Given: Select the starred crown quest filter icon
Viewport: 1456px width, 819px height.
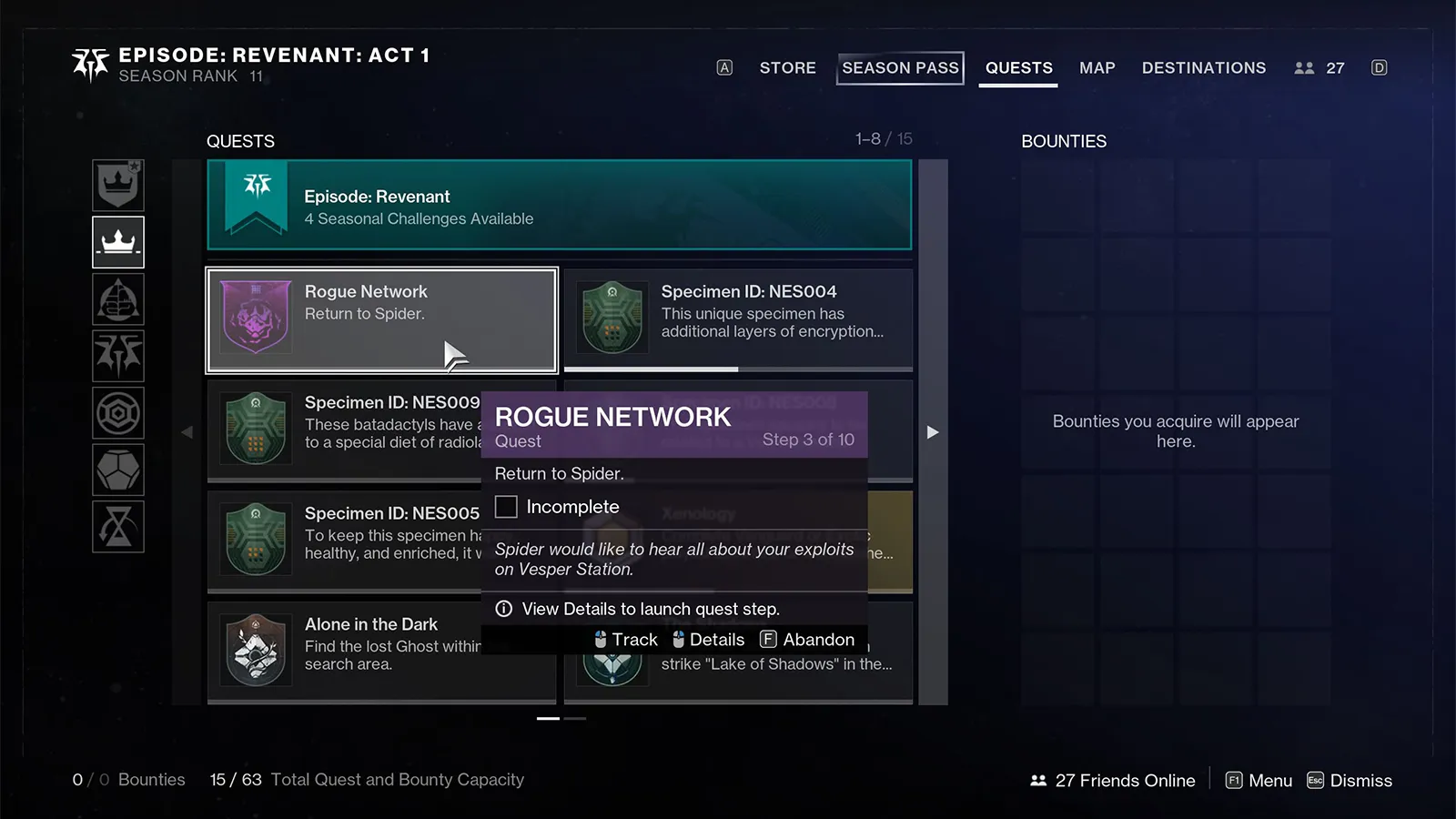Looking at the screenshot, I should pyautogui.click(x=118, y=185).
